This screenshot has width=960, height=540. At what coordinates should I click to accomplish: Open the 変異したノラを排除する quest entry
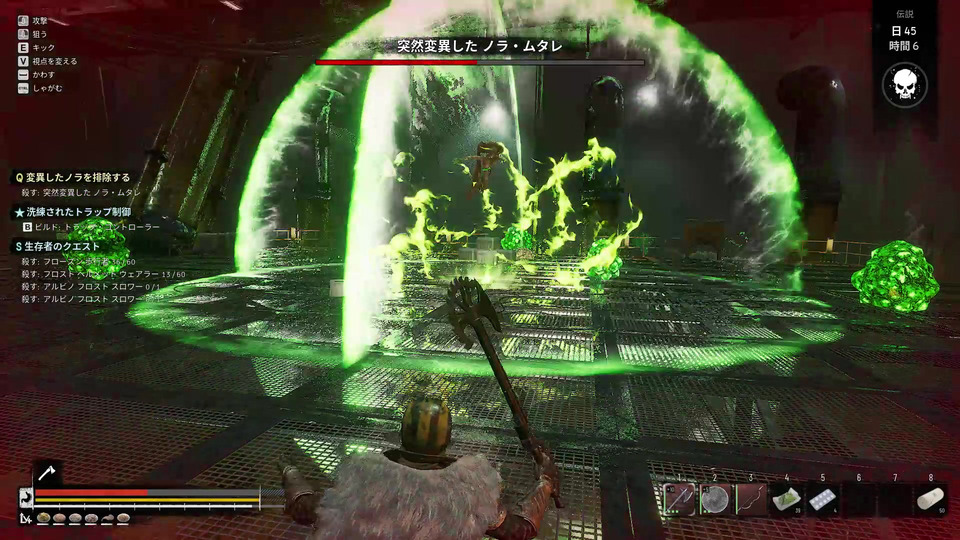coord(70,177)
